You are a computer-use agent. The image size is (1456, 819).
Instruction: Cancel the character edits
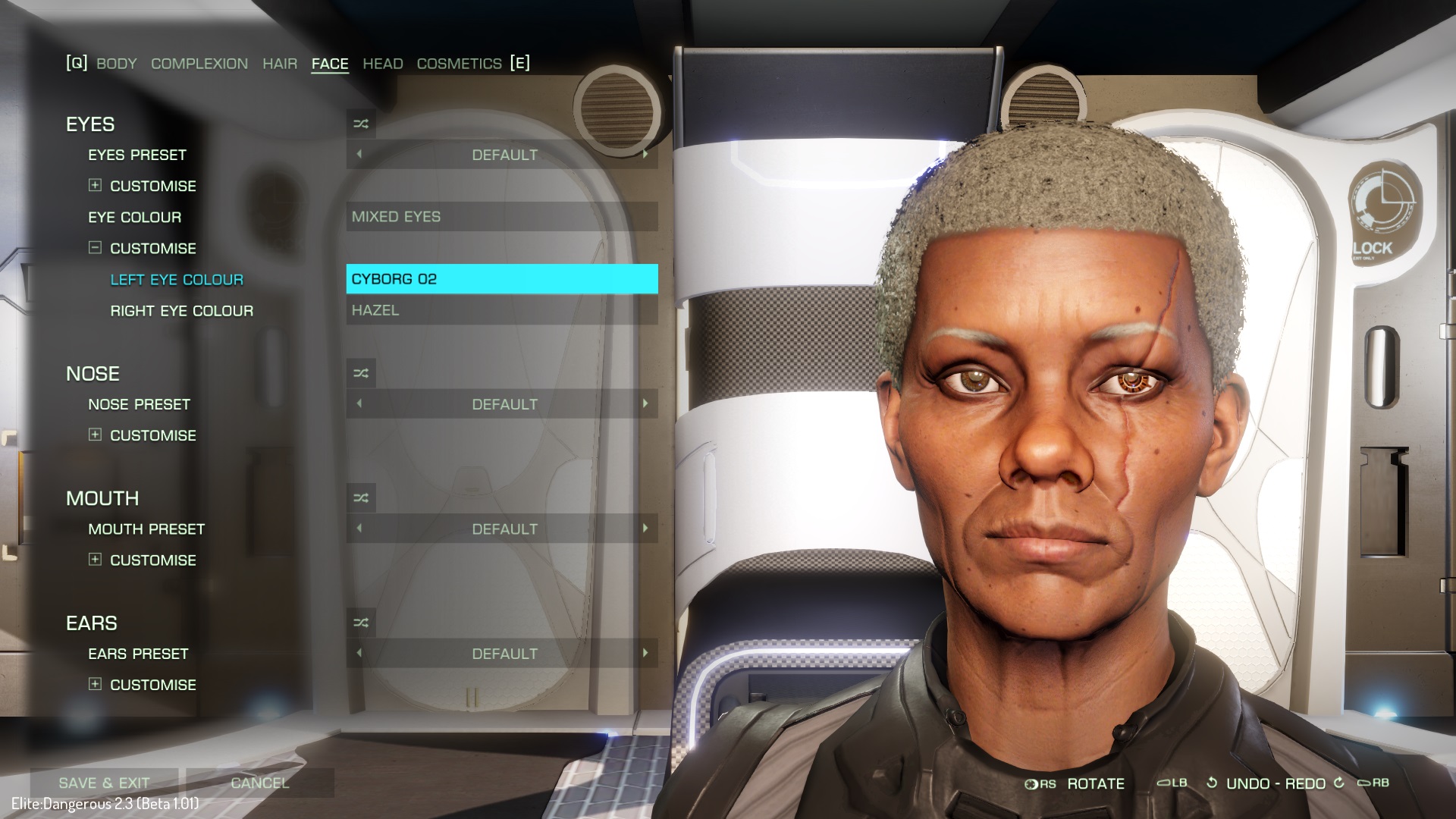[x=260, y=783]
